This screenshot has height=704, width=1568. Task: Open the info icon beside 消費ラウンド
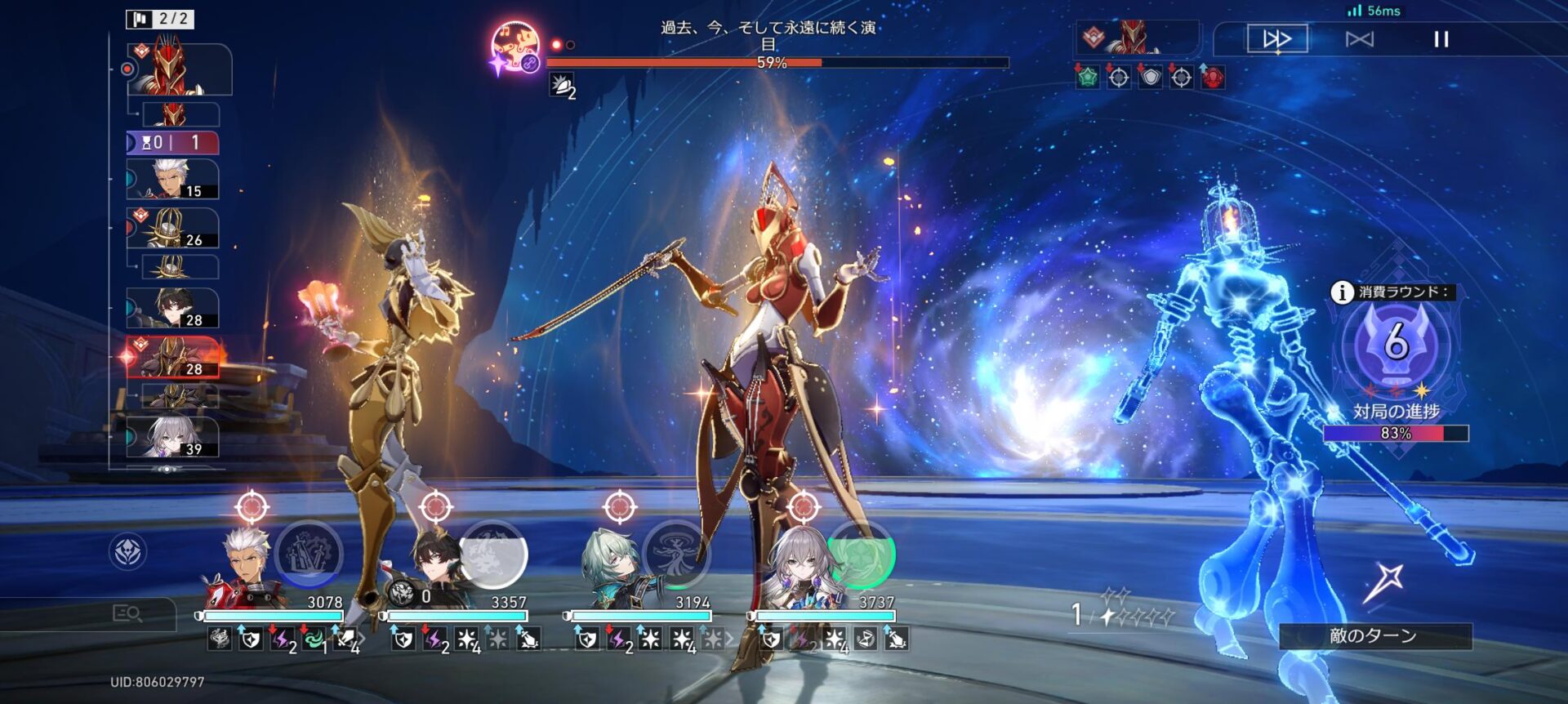(x=1342, y=292)
